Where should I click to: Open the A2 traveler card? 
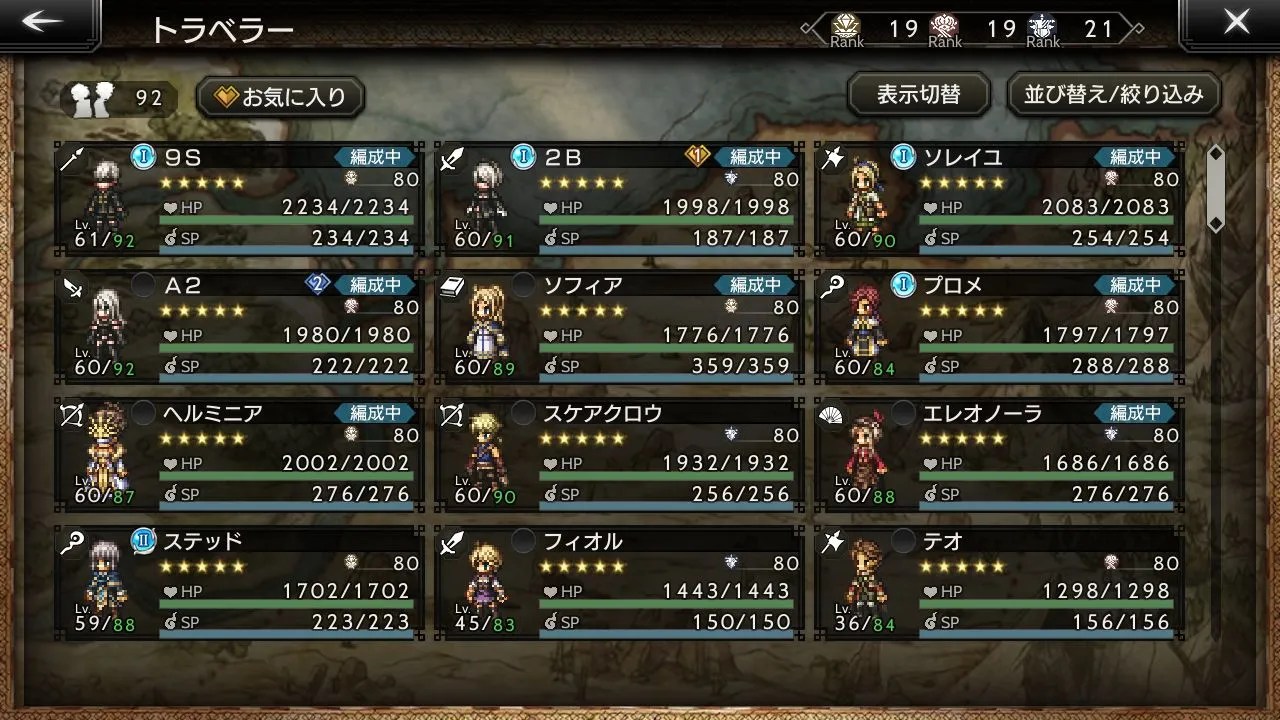[238, 327]
